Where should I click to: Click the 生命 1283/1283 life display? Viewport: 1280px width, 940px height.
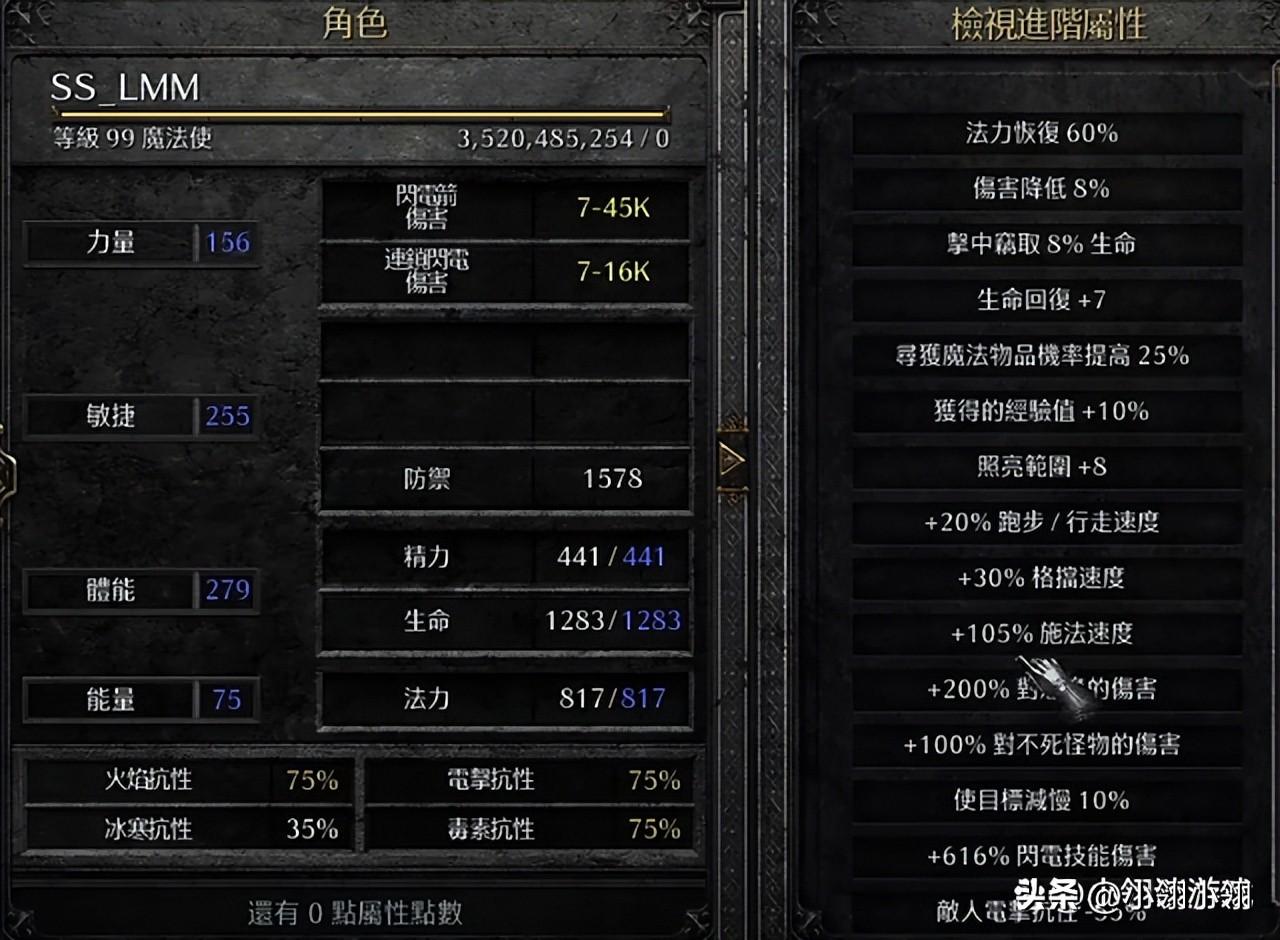point(505,621)
